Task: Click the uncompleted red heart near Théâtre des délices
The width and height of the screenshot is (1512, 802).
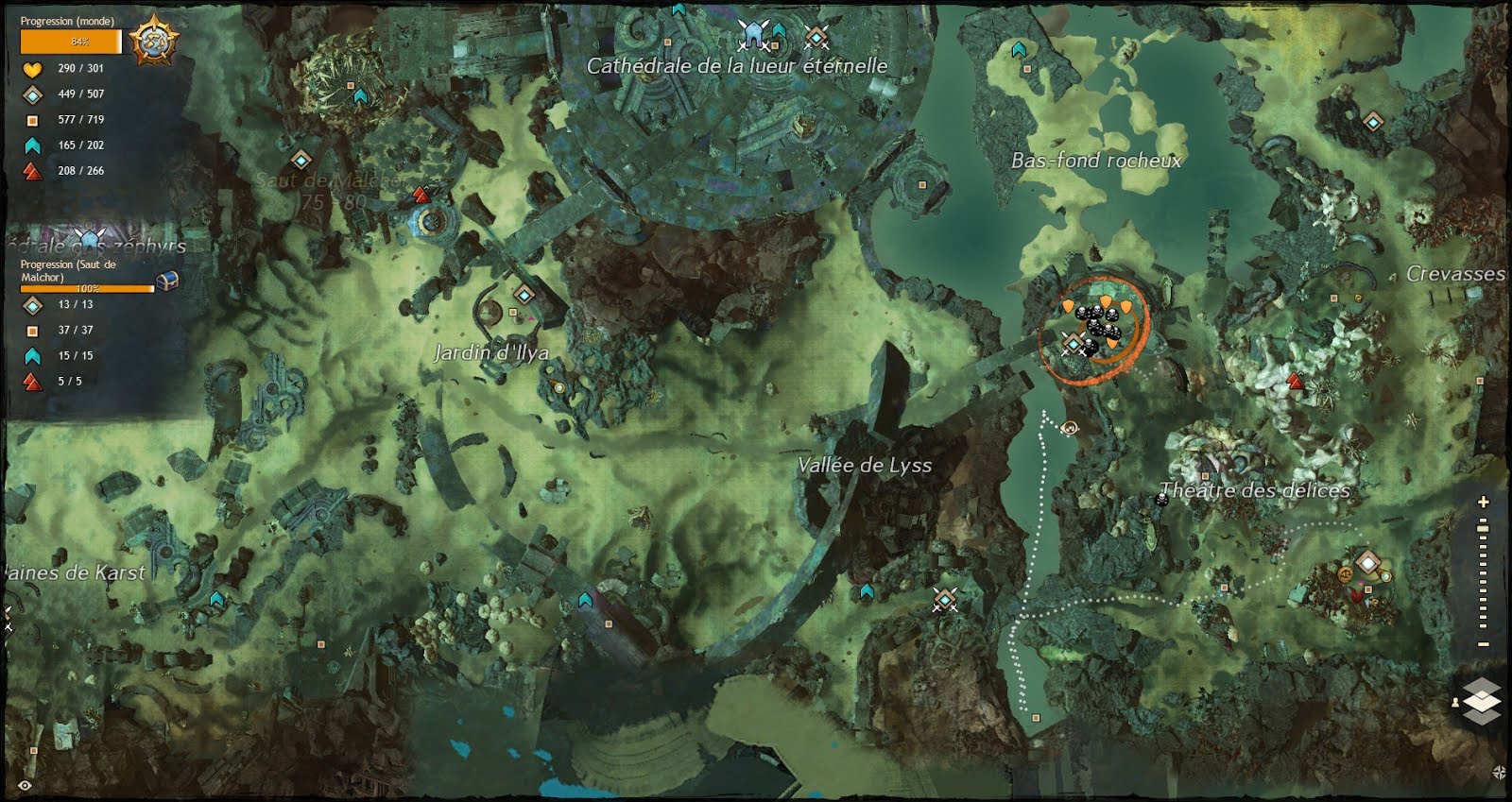Action: [1357, 595]
